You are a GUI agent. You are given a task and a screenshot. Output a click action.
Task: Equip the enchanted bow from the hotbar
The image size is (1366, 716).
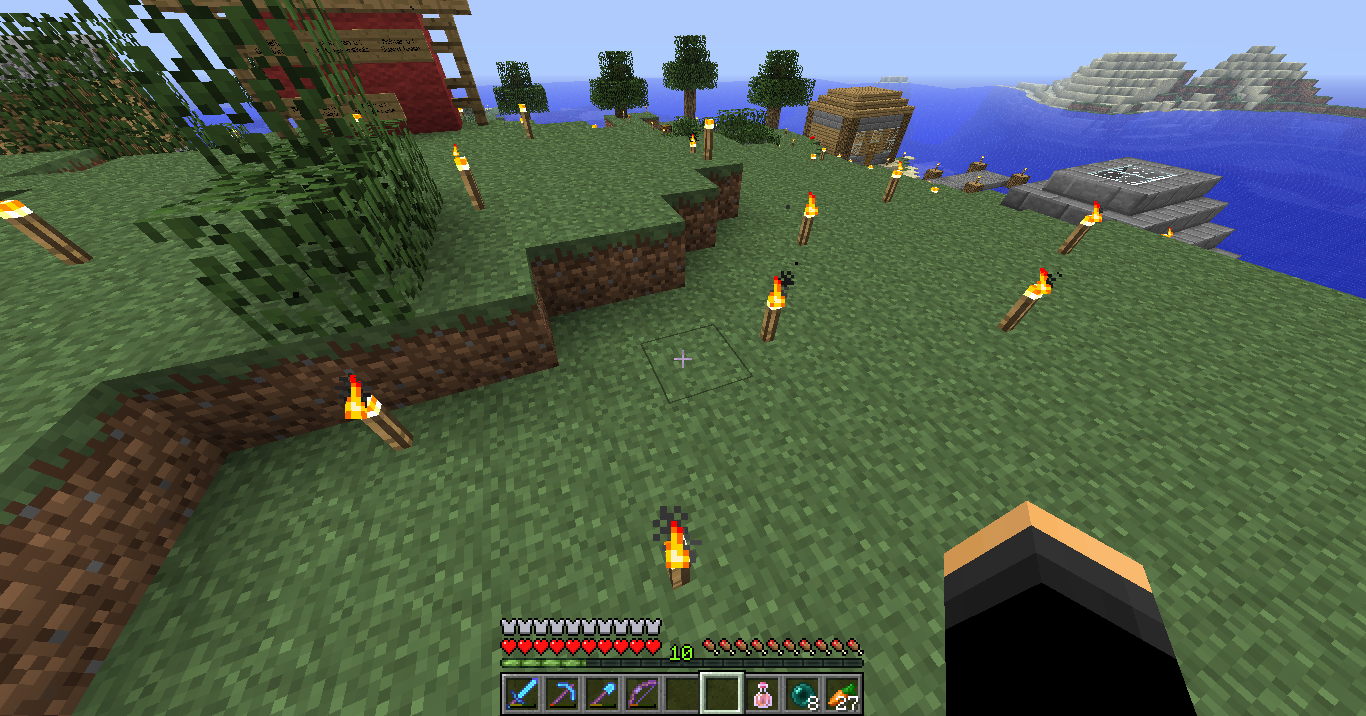(641, 694)
